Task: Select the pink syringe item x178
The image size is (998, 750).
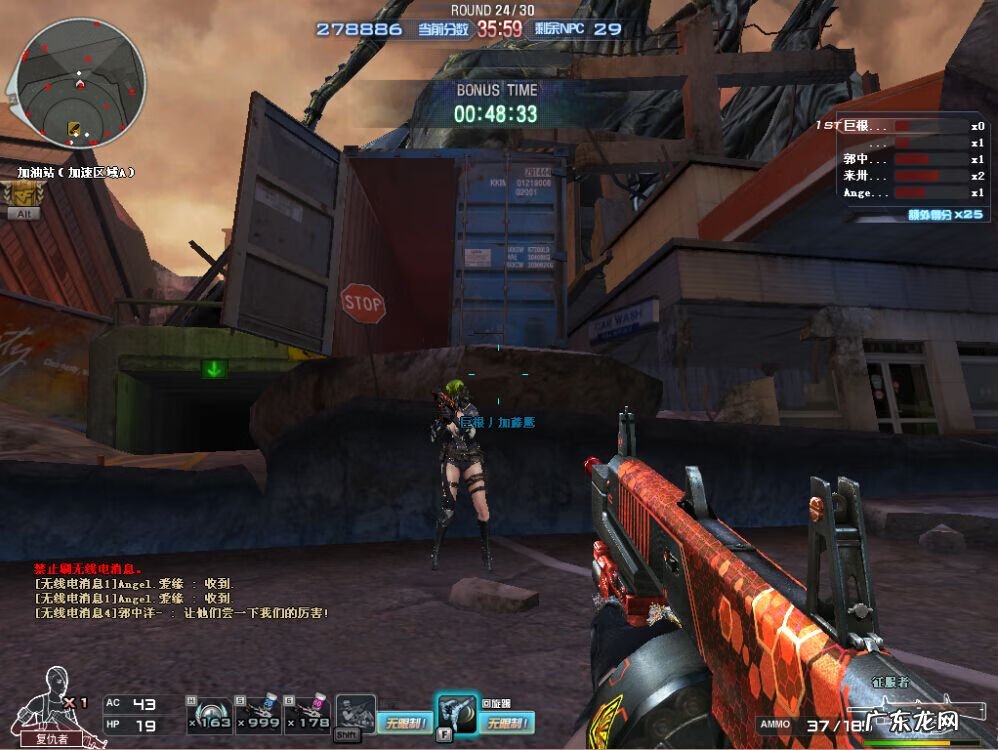Action: tap(308, 711)
